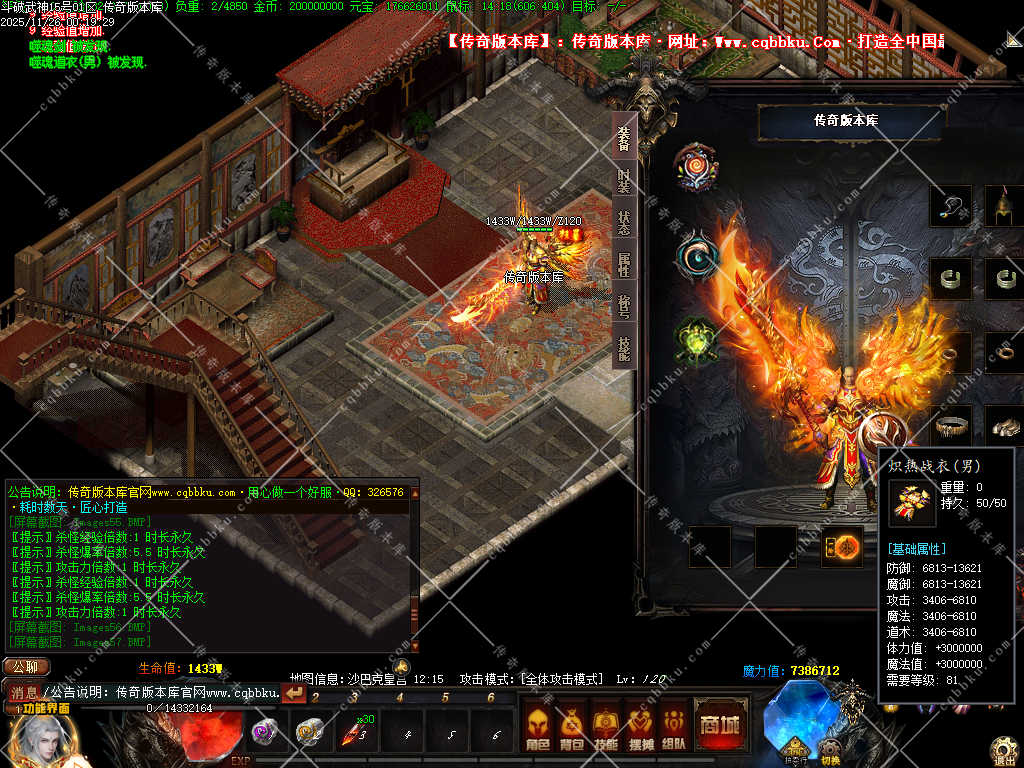Switch to the 技能 (Skills) side tab

point(624,348)
